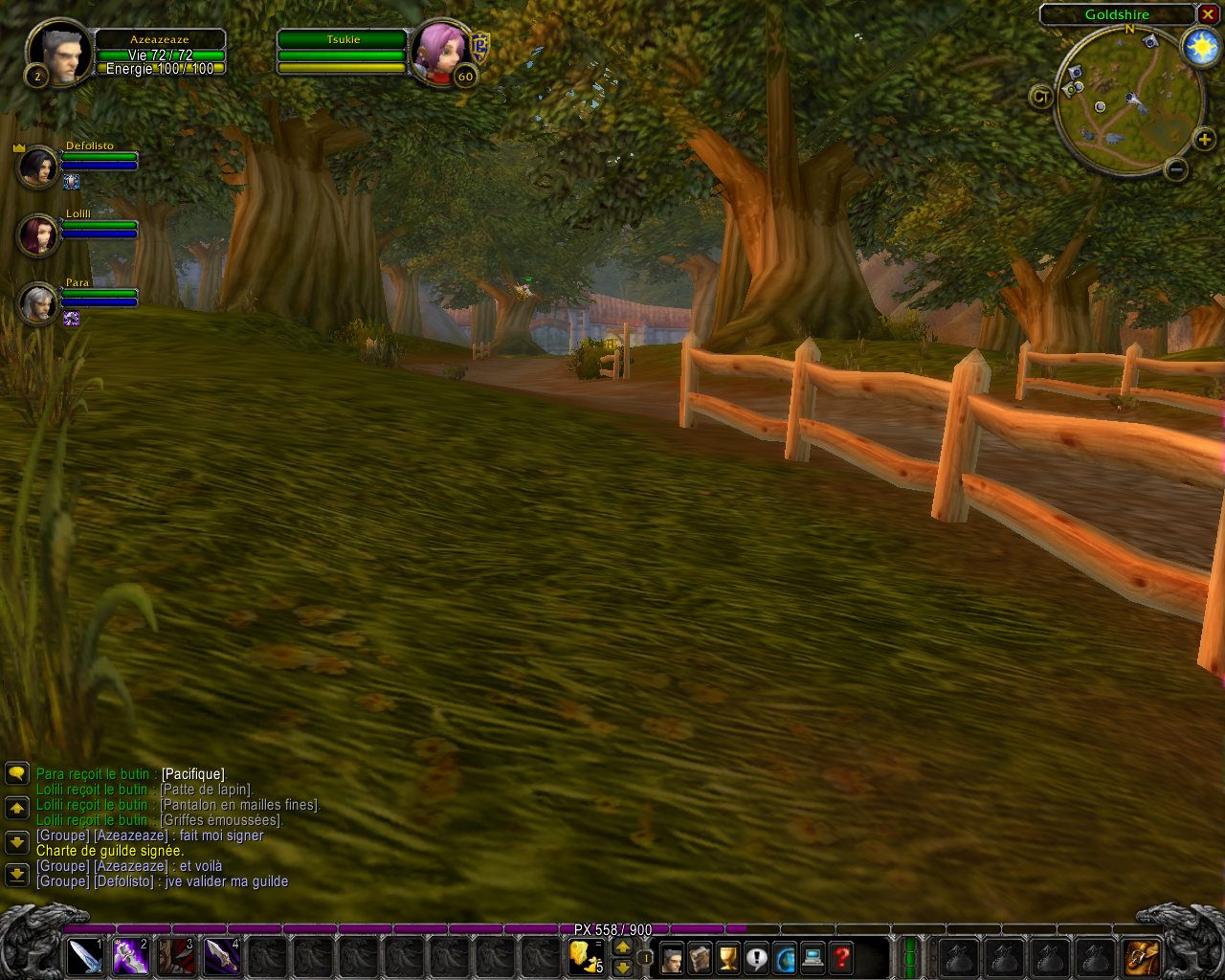
Task: Activate the red-masked ability in slot 3
Action: tap(177, 956)
